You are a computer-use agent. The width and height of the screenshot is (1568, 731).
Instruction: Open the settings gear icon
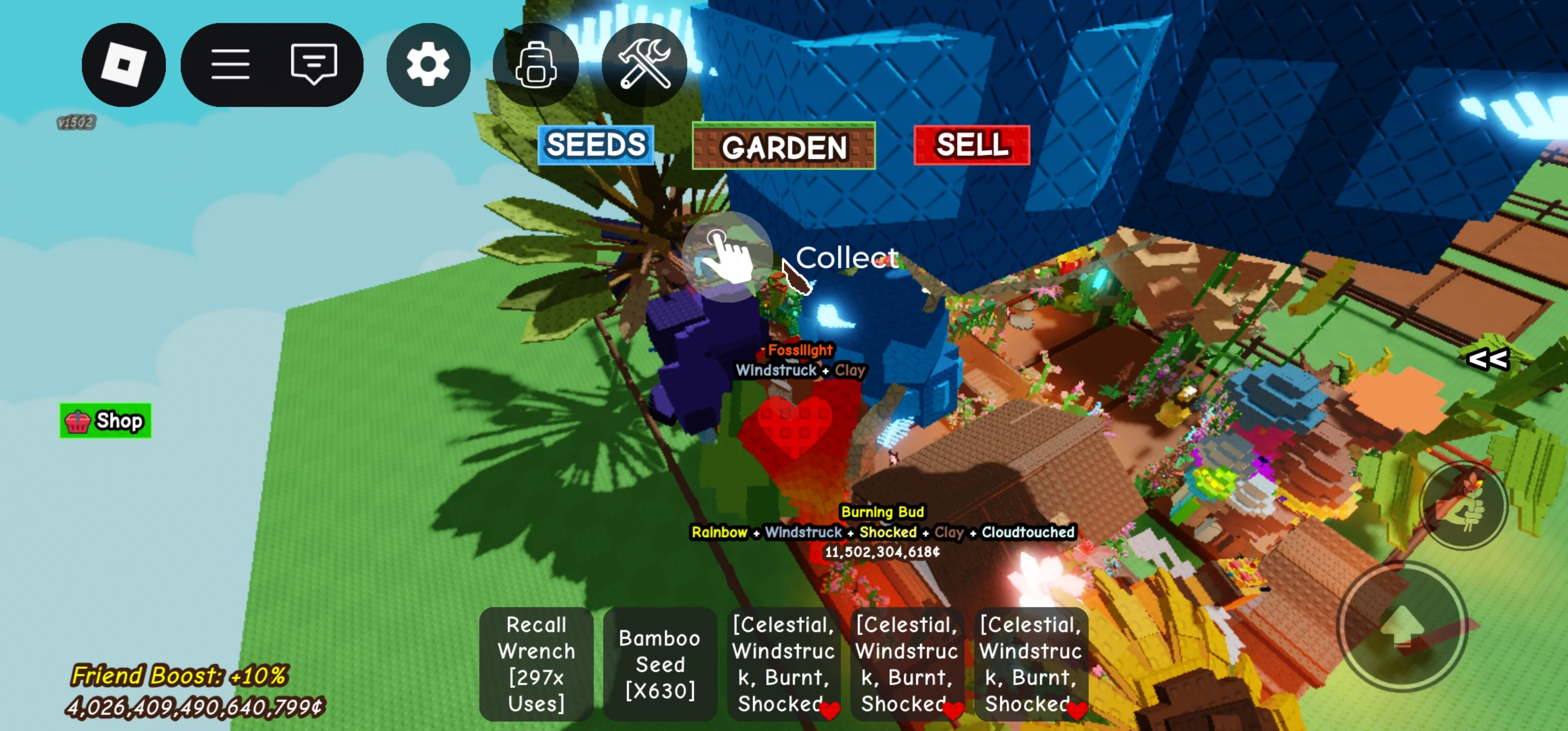pos(428,64)
